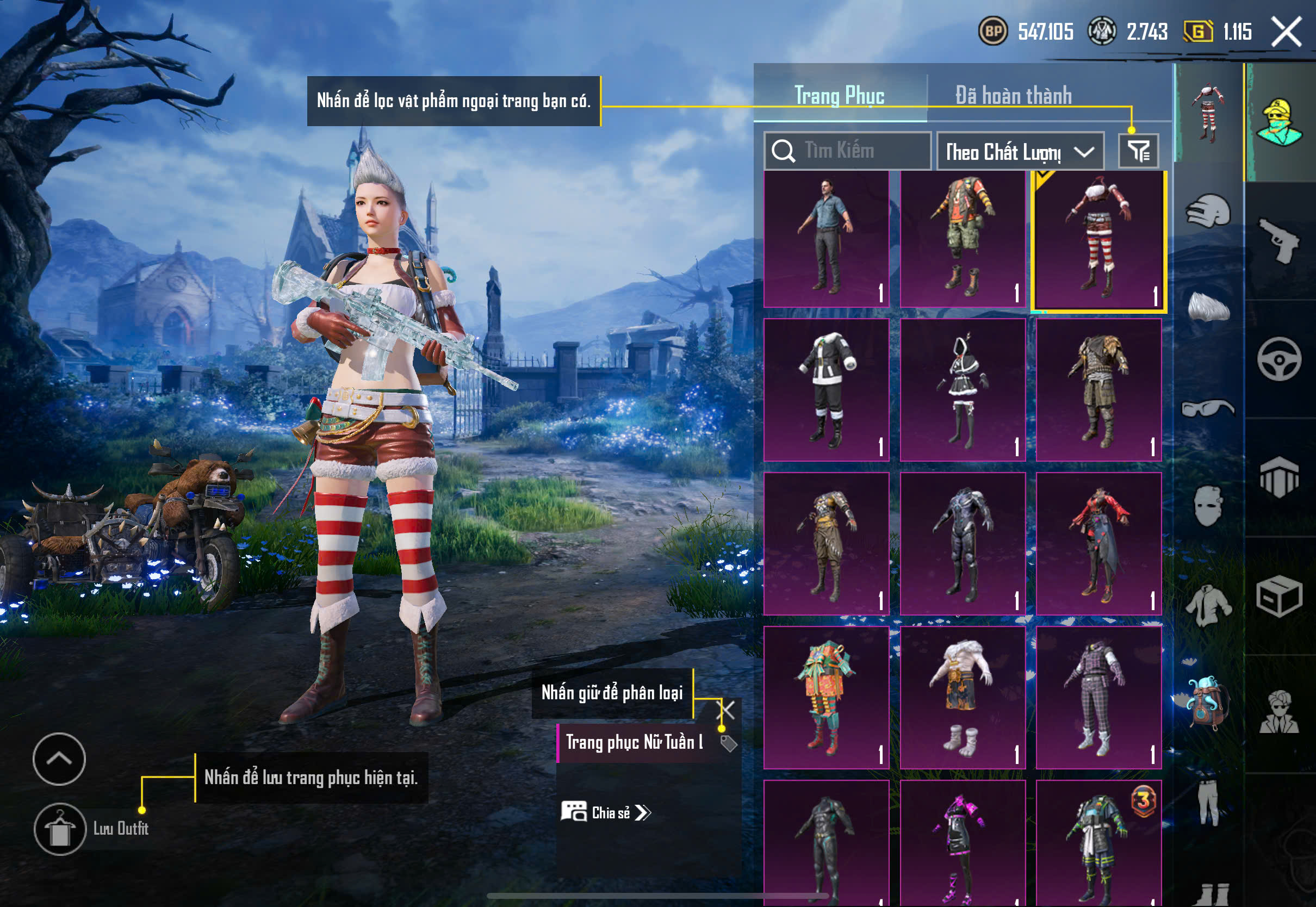Screen dimensions: 1316x907
Task: Choose the black and white Santa outfit
Action: tap(826, 389)
